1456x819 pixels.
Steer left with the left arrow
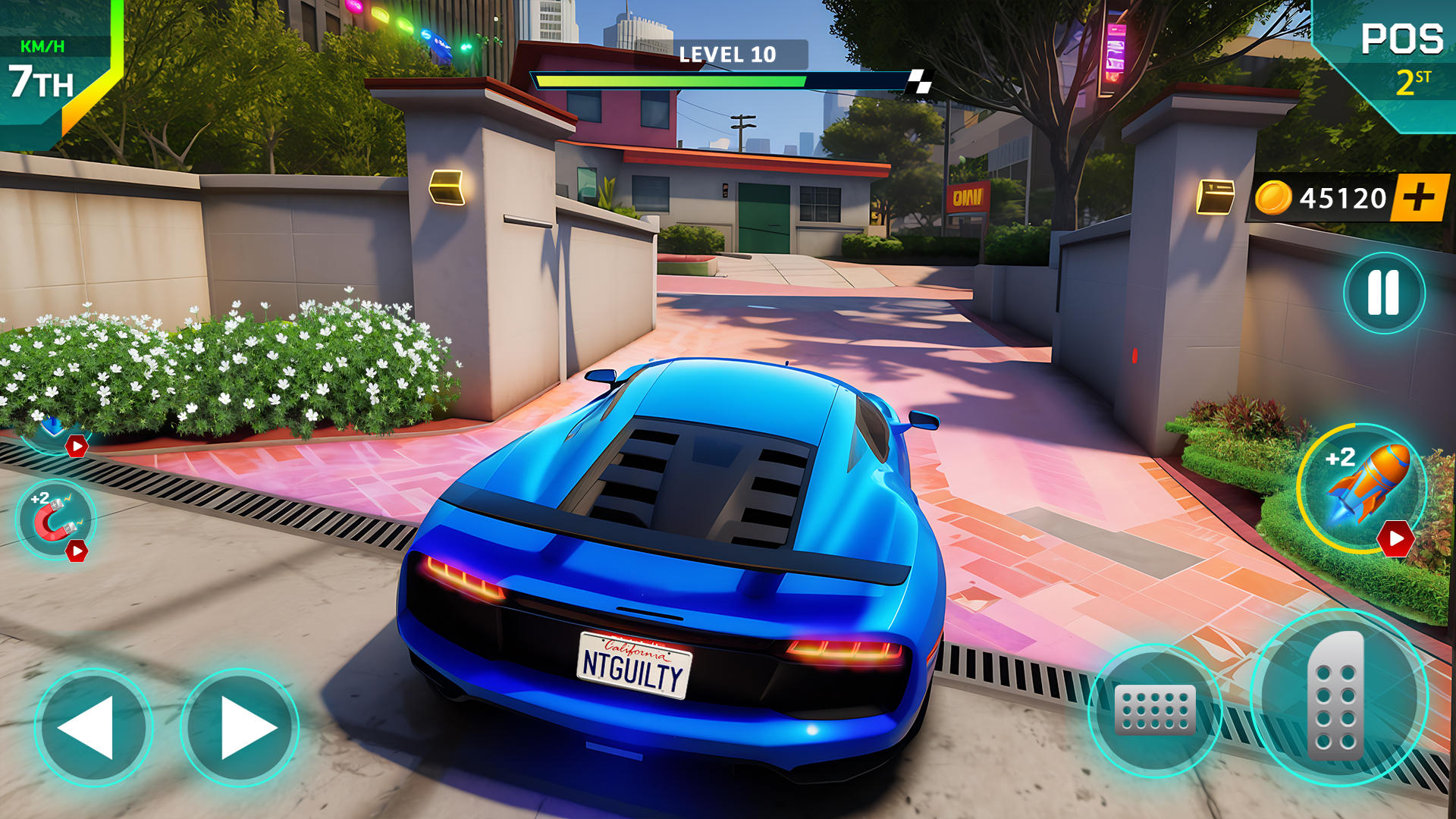coord(93,726)
